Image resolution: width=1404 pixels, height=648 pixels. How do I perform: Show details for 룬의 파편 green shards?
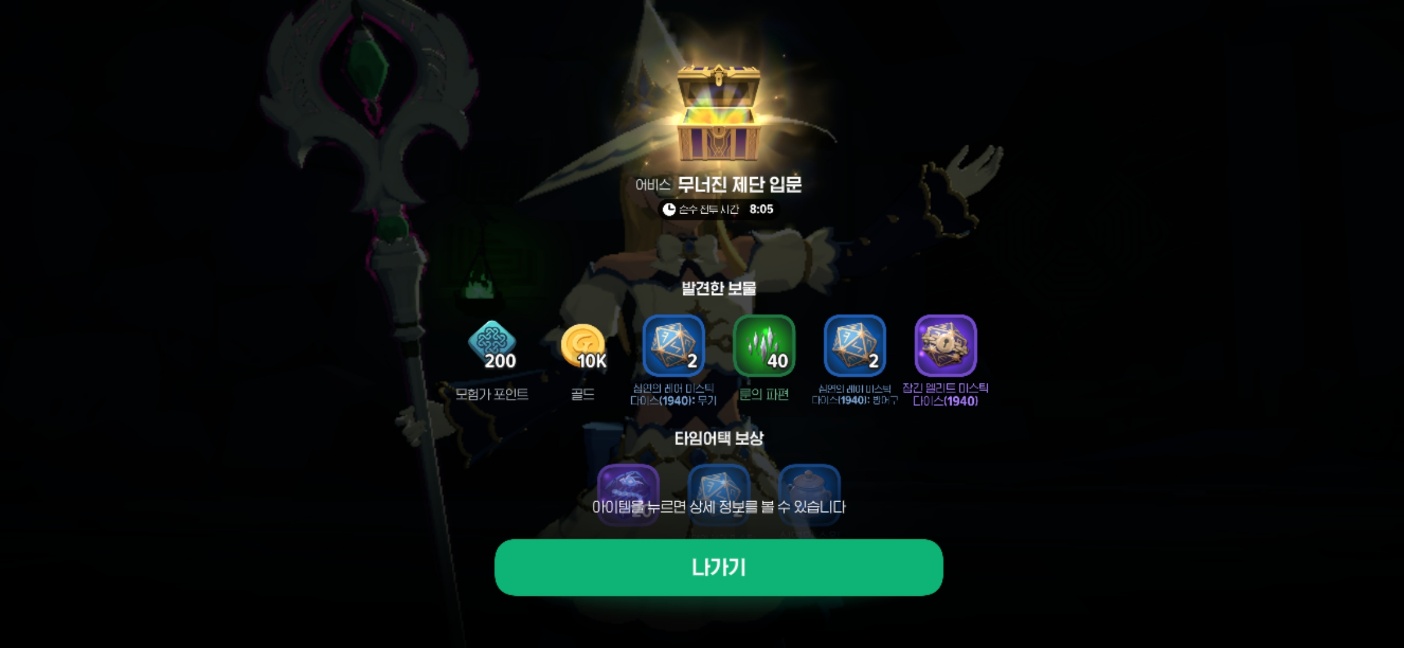pos(764,346)
